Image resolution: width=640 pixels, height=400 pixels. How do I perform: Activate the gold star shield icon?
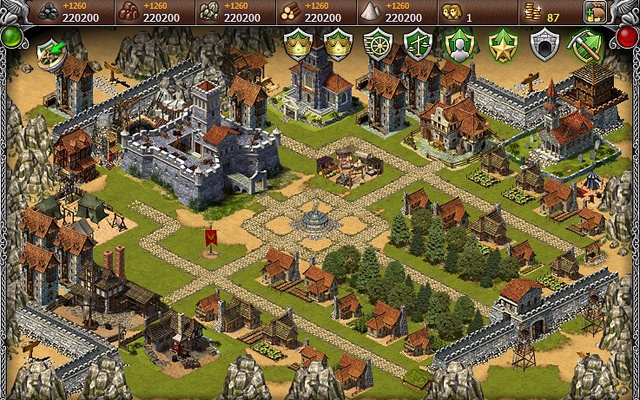point(501,44)
